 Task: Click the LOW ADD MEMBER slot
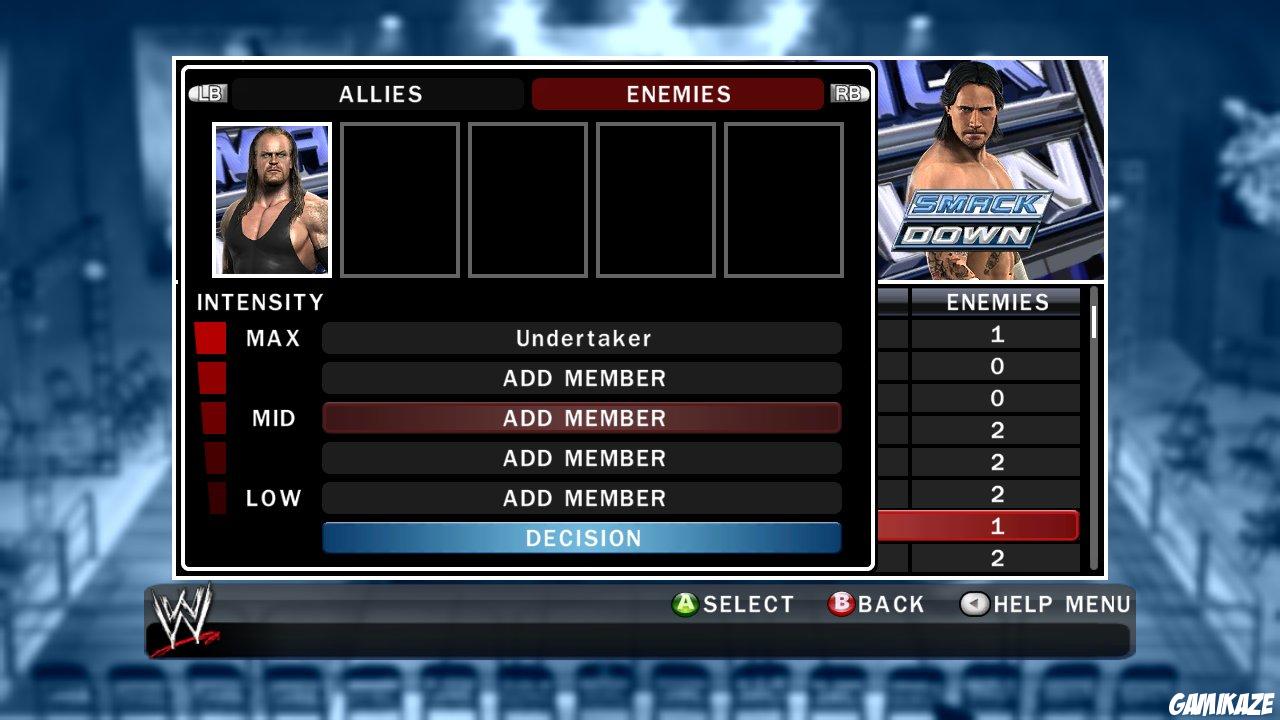click(582, 498)
